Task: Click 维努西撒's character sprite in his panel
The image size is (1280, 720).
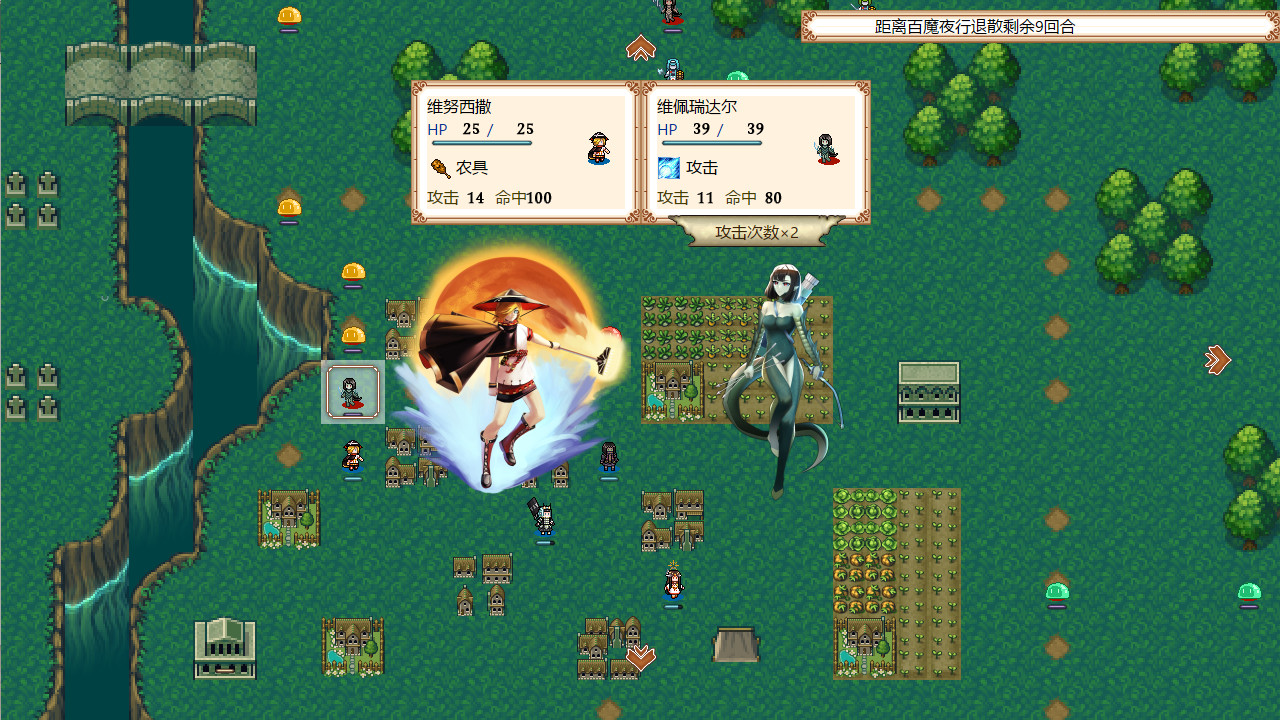Action: (597, 149)
